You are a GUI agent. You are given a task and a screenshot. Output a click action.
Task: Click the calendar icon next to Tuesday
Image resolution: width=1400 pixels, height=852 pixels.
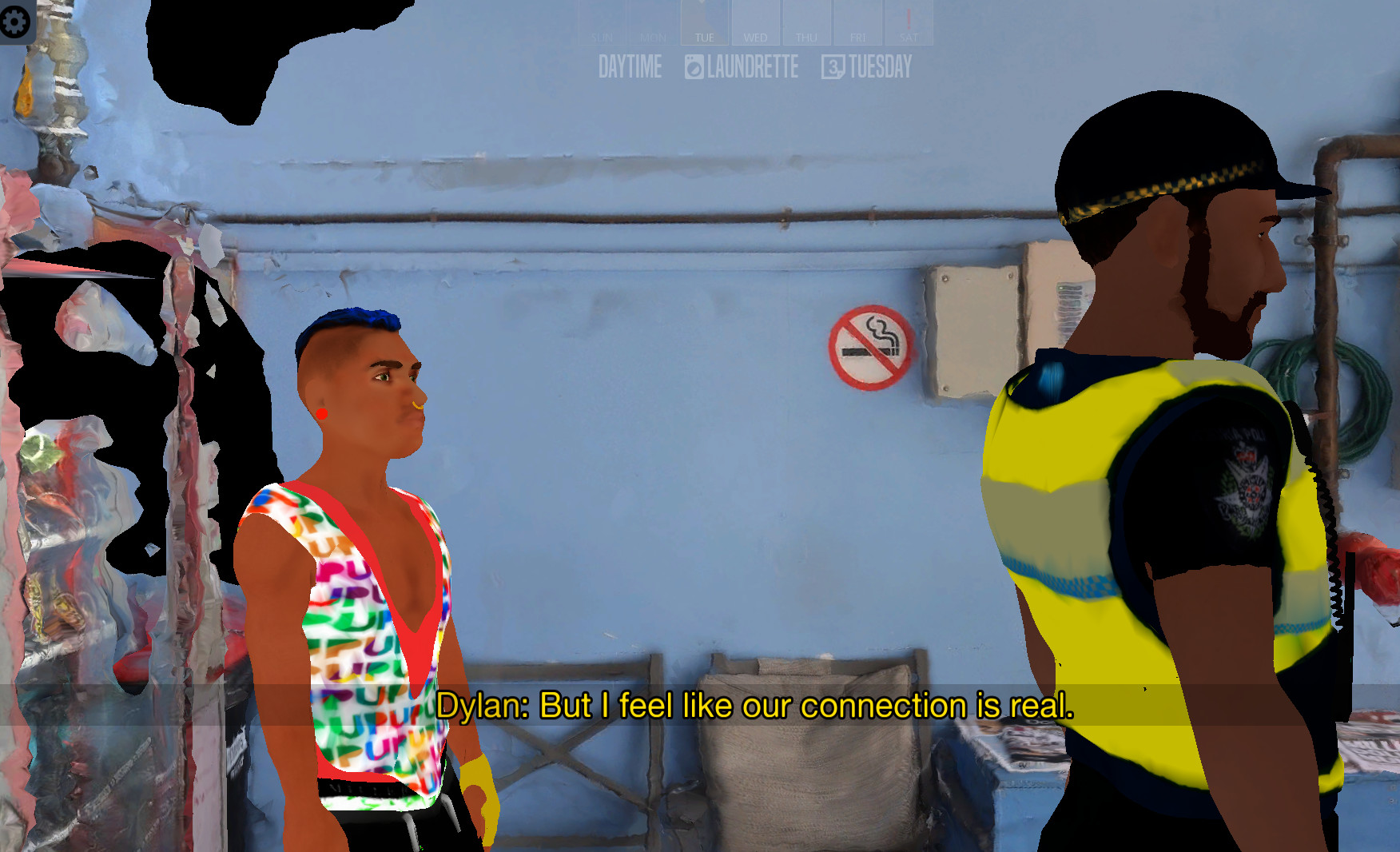(x=833, y=68)
